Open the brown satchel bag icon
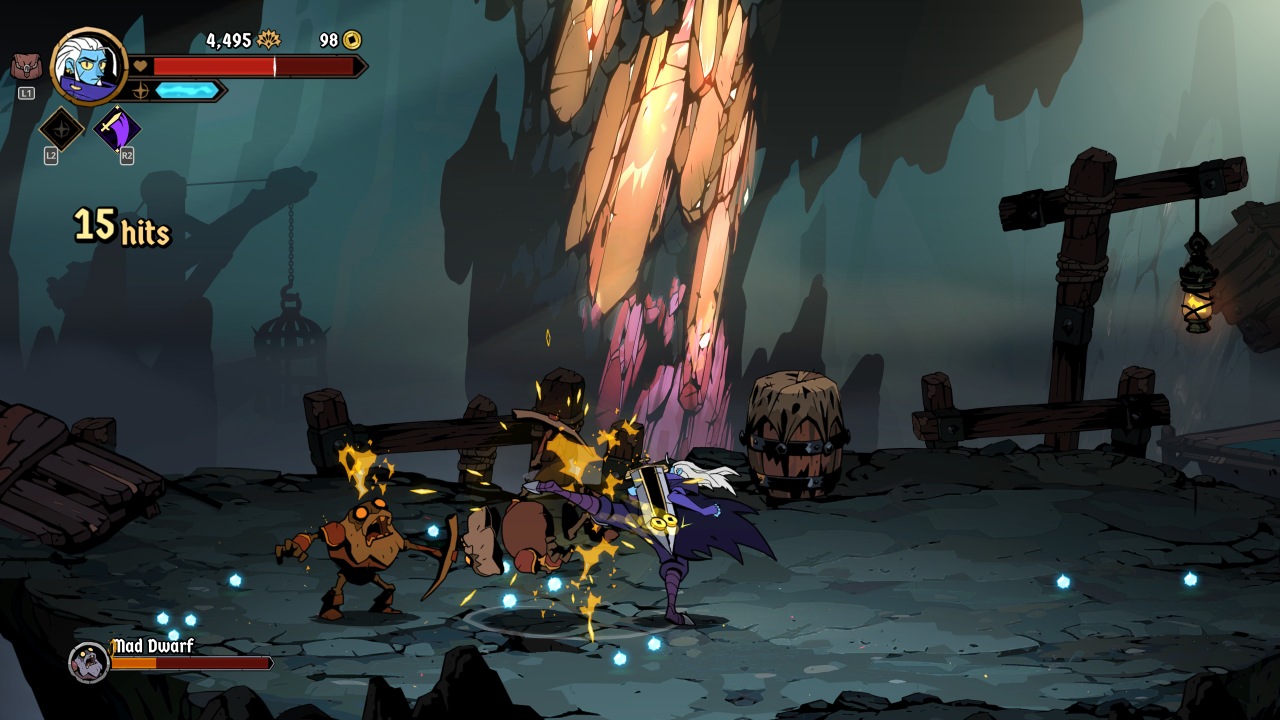 (x=26, y=67)
